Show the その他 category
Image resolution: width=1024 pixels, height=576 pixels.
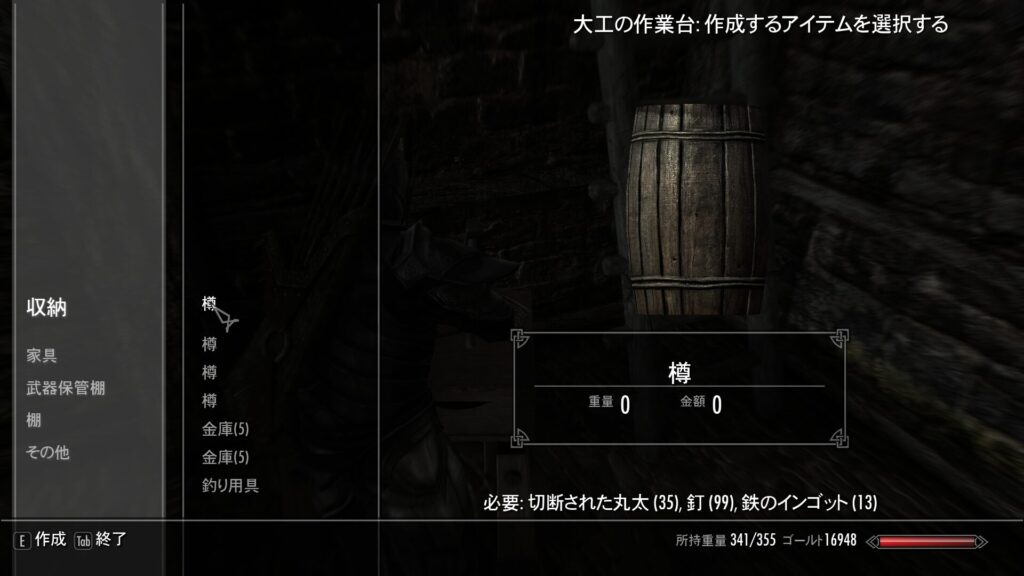coord(47,452)
